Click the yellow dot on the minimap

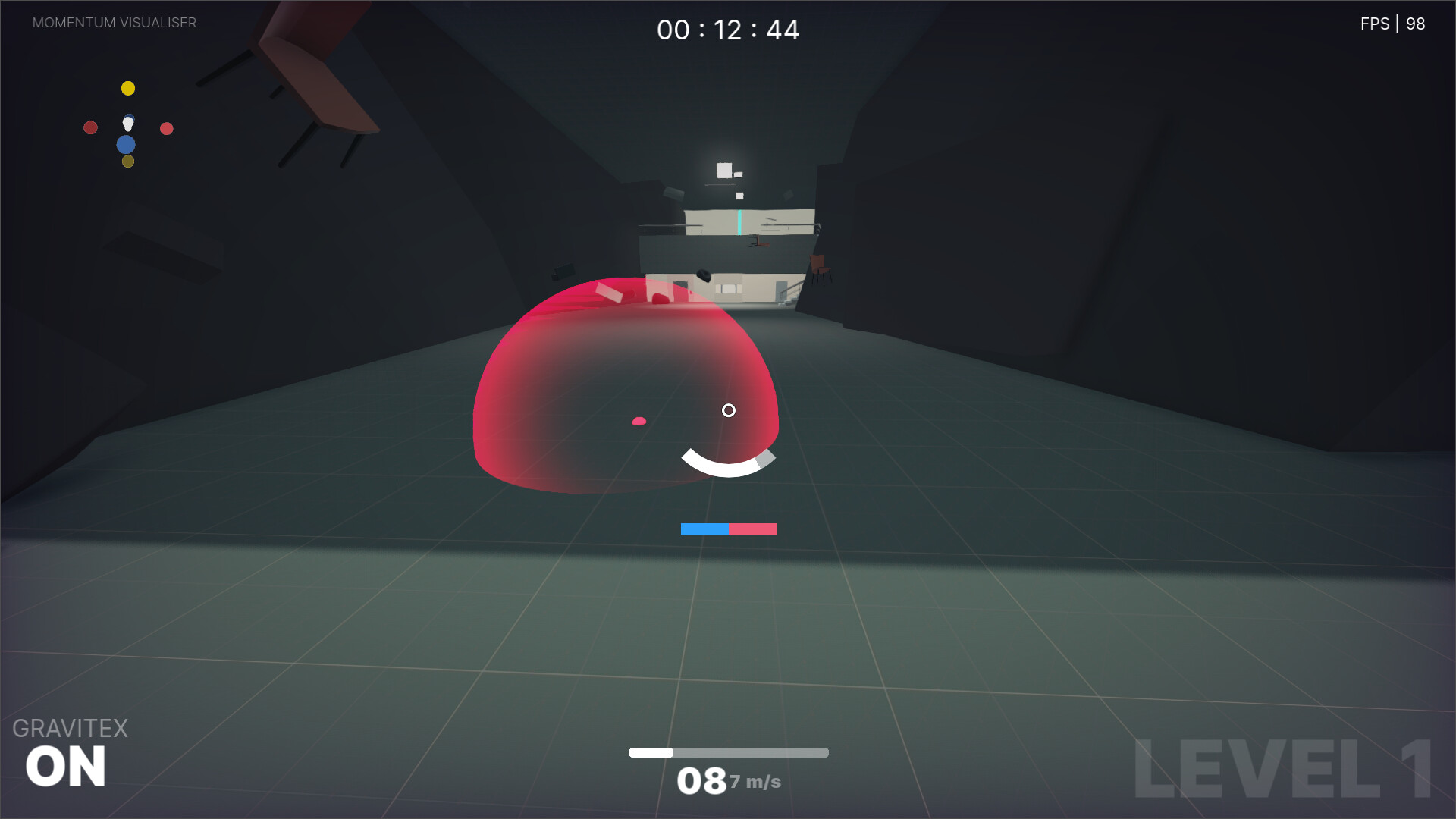click(128, 88)
